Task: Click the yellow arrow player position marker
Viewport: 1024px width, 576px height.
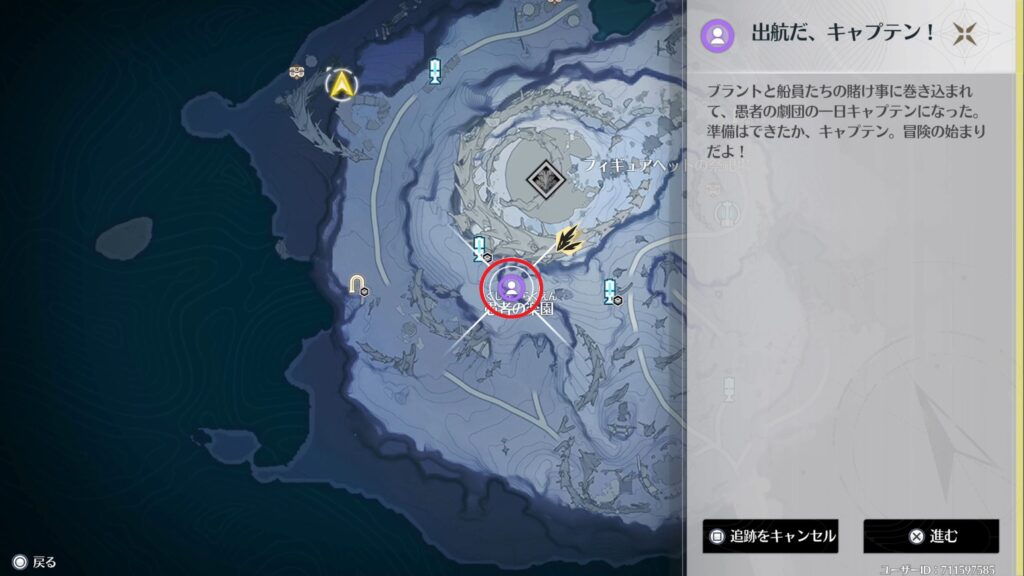Action: tap(343, 84)
